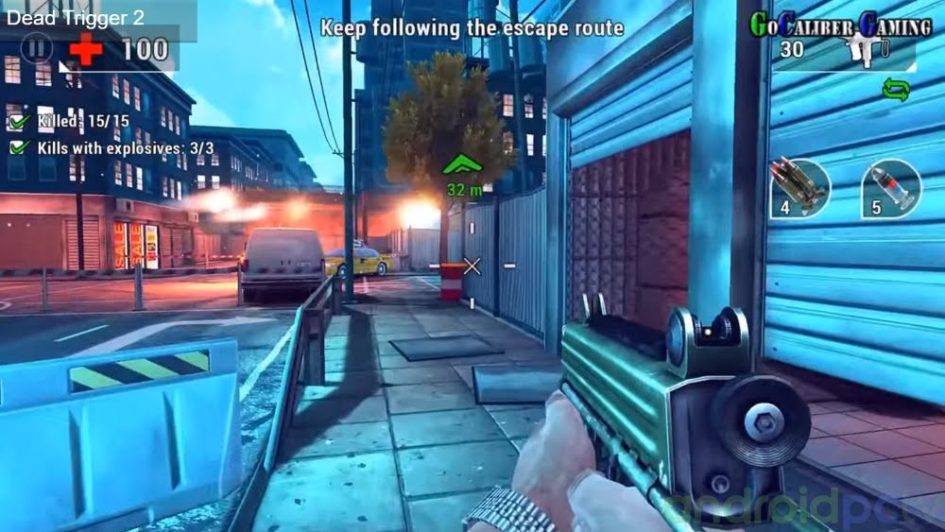Select the 'Kills with explosives' objective entry

tap(112, 148)
